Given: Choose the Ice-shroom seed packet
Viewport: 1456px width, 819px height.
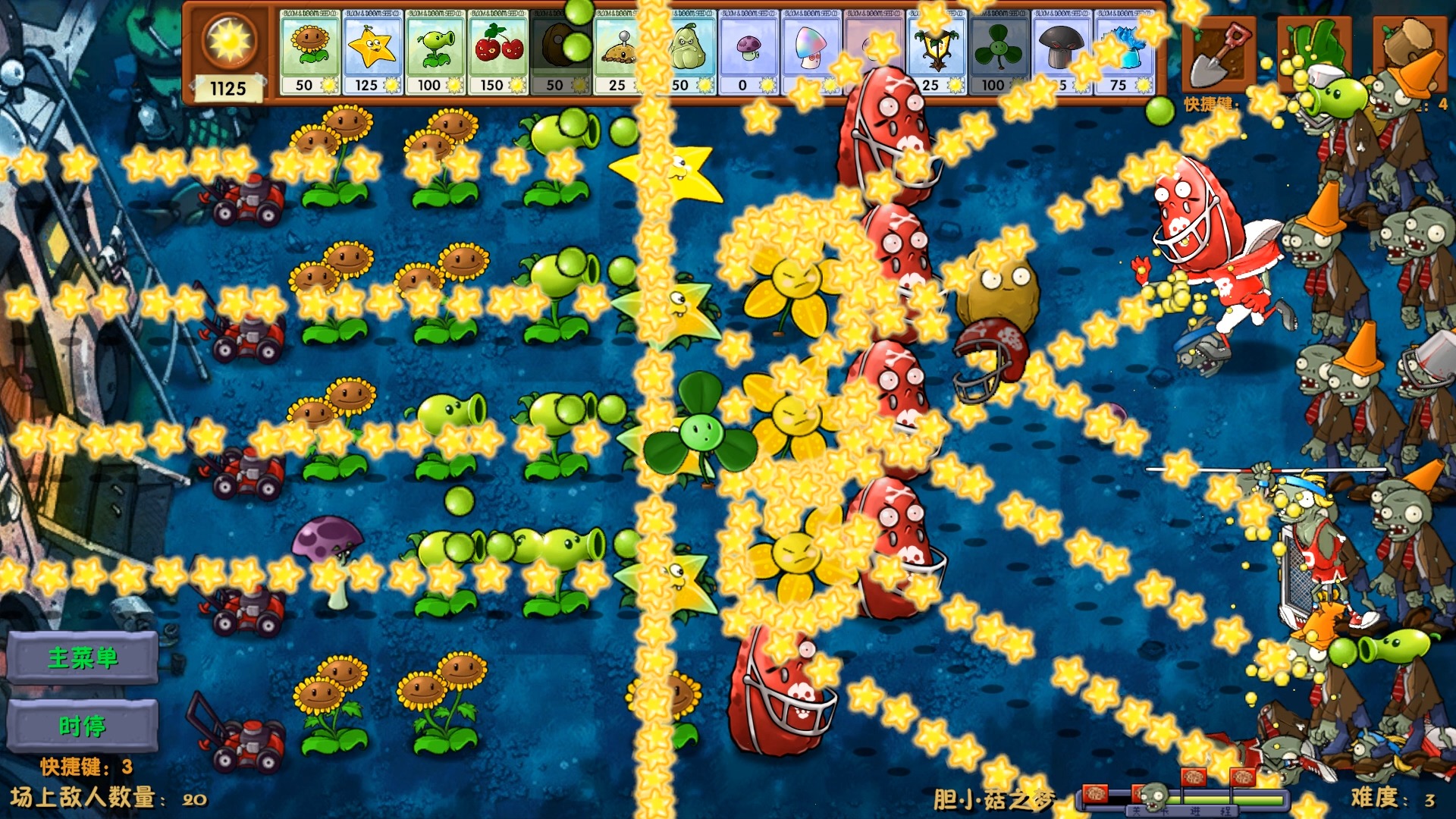Looking at the screenshot, I should [1124, 52].
